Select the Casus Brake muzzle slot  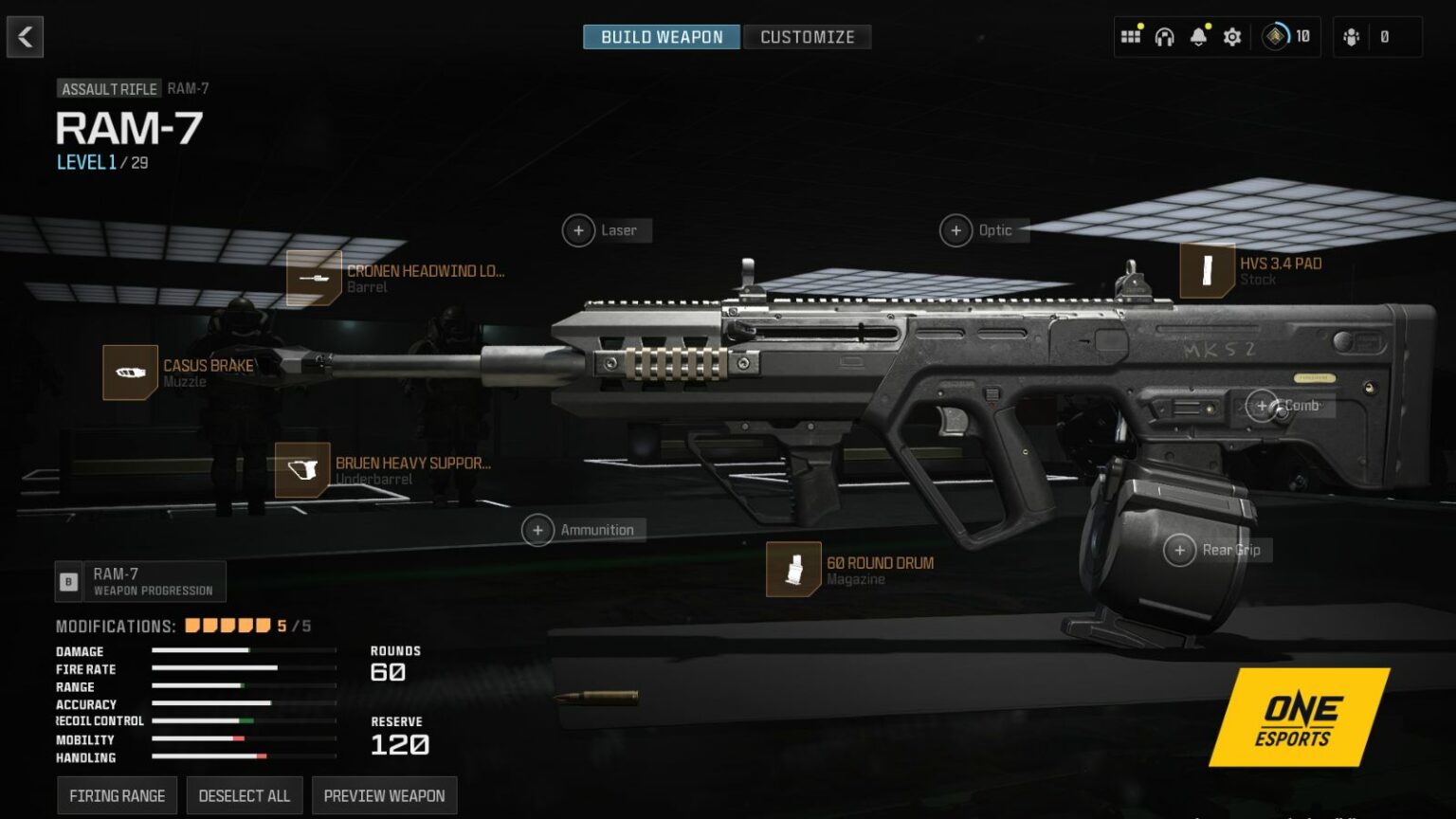(130, 373)
